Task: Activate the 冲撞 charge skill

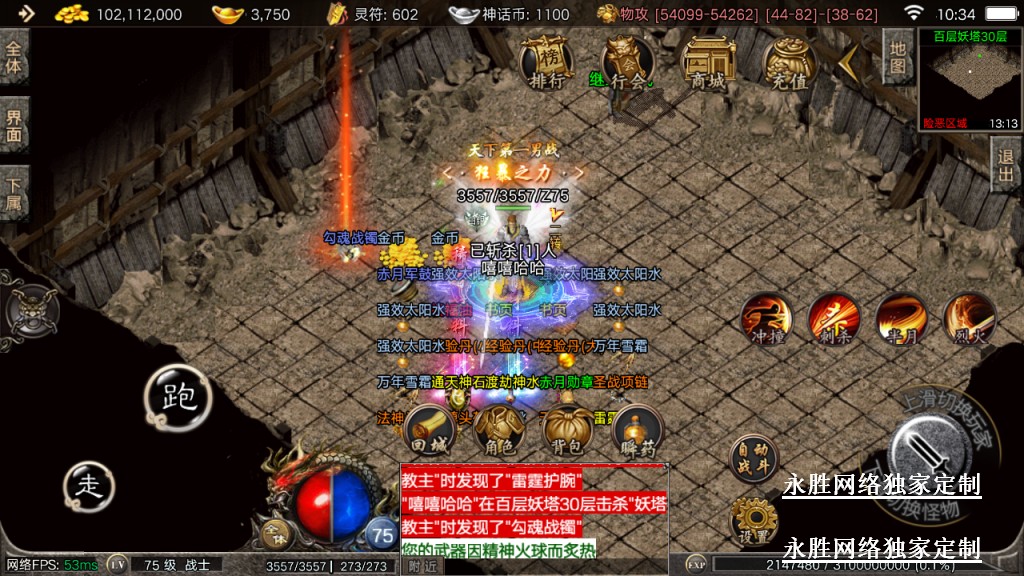Action: tap(766, 319)
